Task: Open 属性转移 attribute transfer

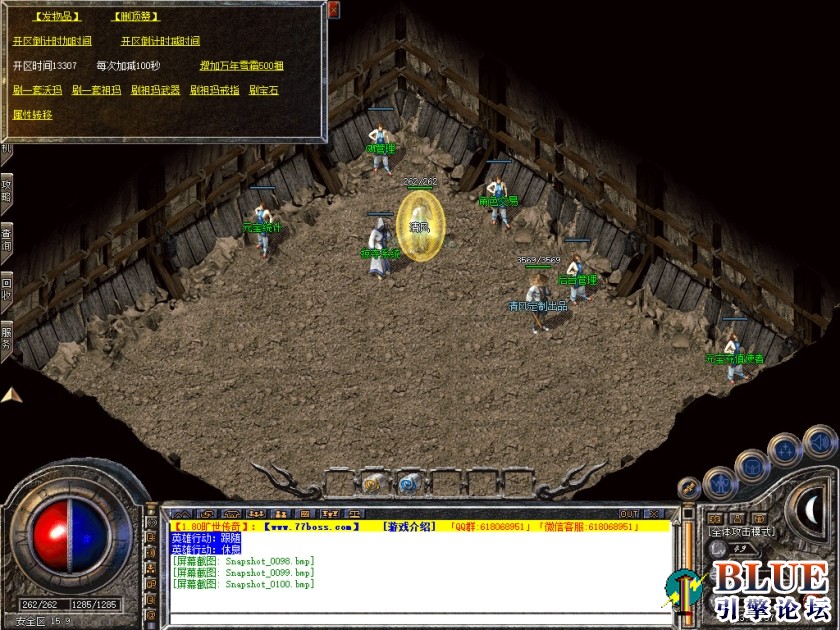Action: coord(32,114)
